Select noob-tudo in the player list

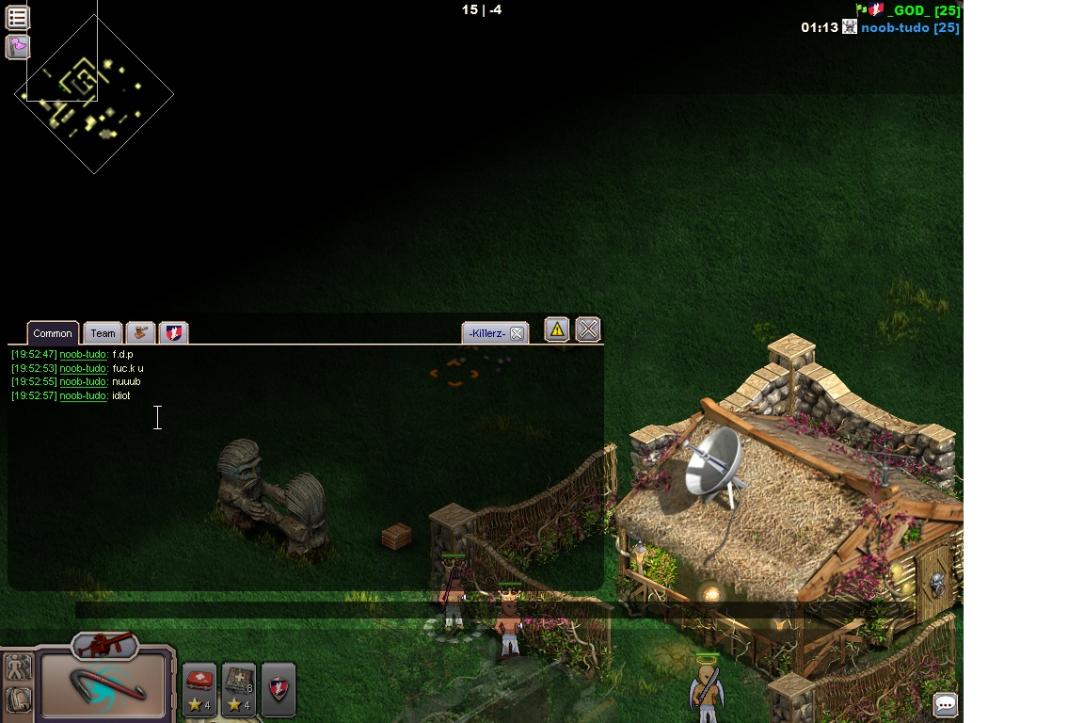coord(909,28)
